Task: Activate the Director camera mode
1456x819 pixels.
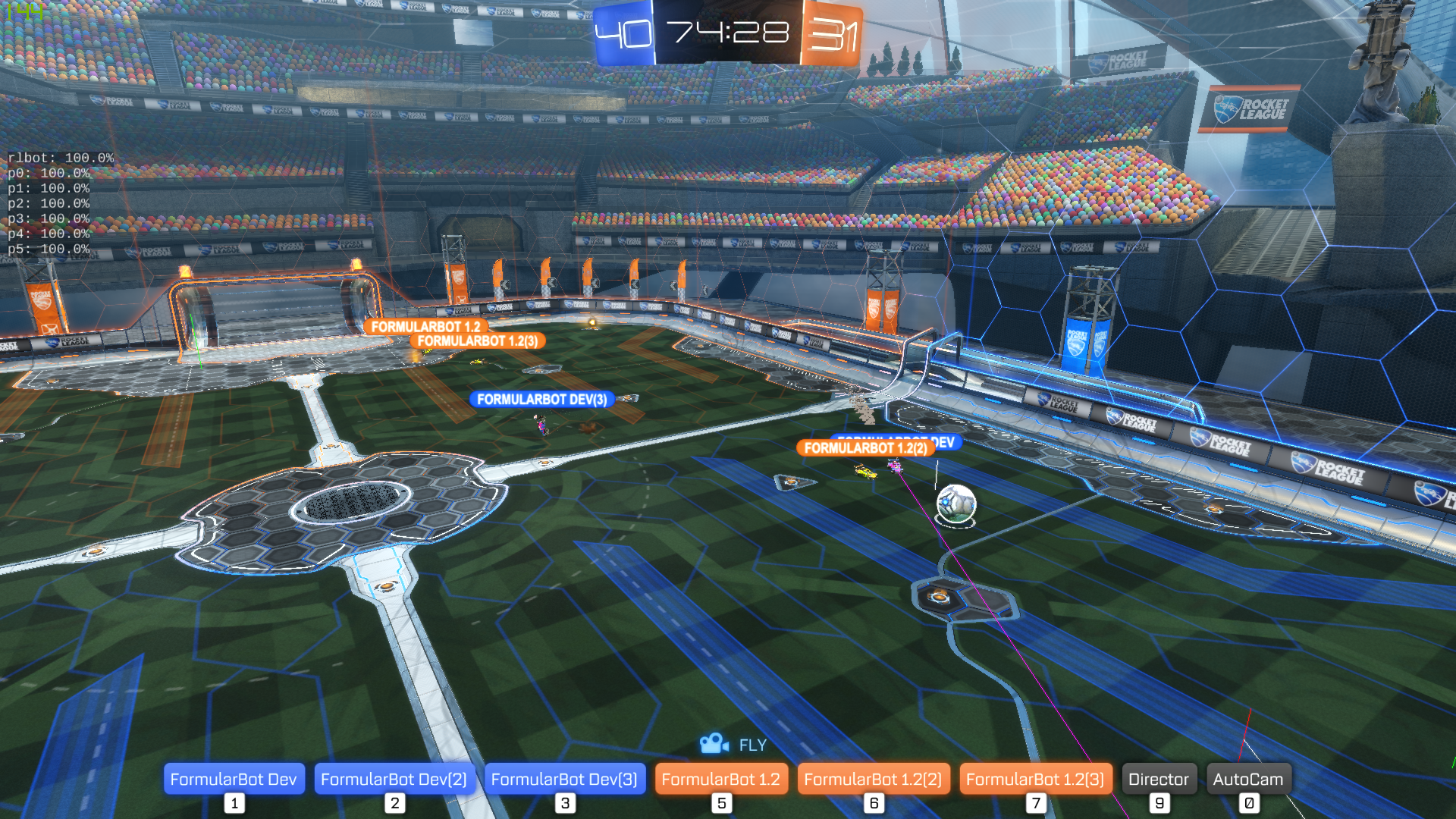Action: (x=1158, y=779)
